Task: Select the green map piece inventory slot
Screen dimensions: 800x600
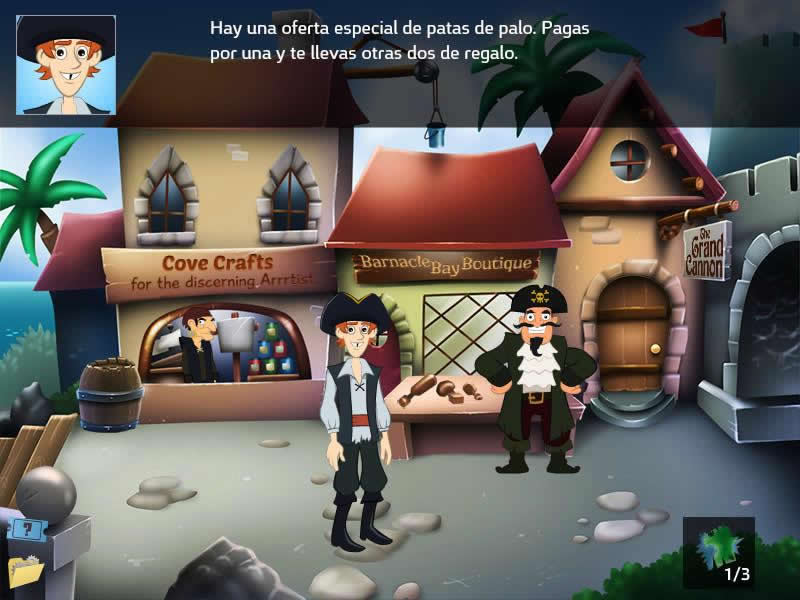Action: point(718,552)
